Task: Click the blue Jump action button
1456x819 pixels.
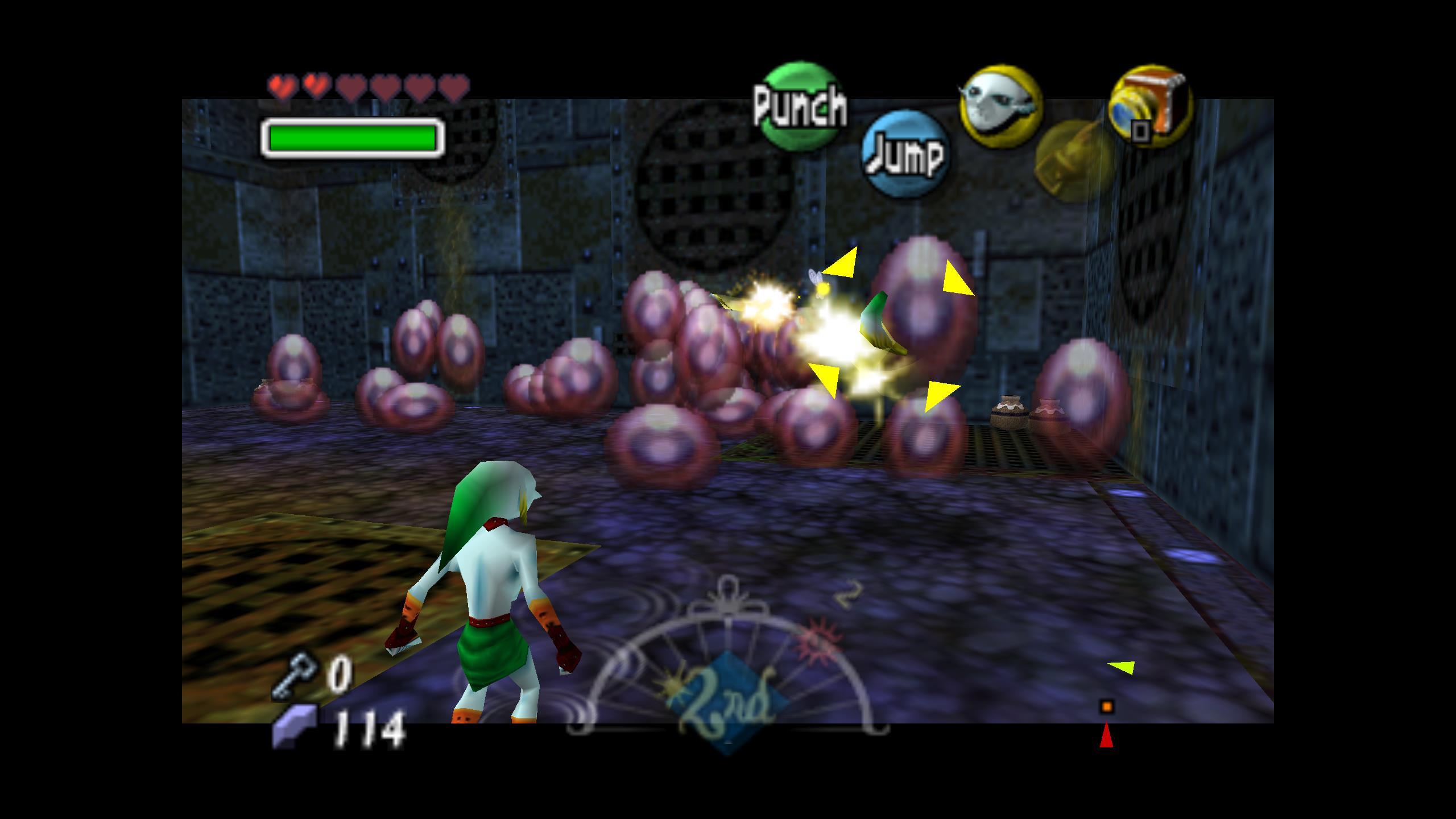Action: [904, 154]
